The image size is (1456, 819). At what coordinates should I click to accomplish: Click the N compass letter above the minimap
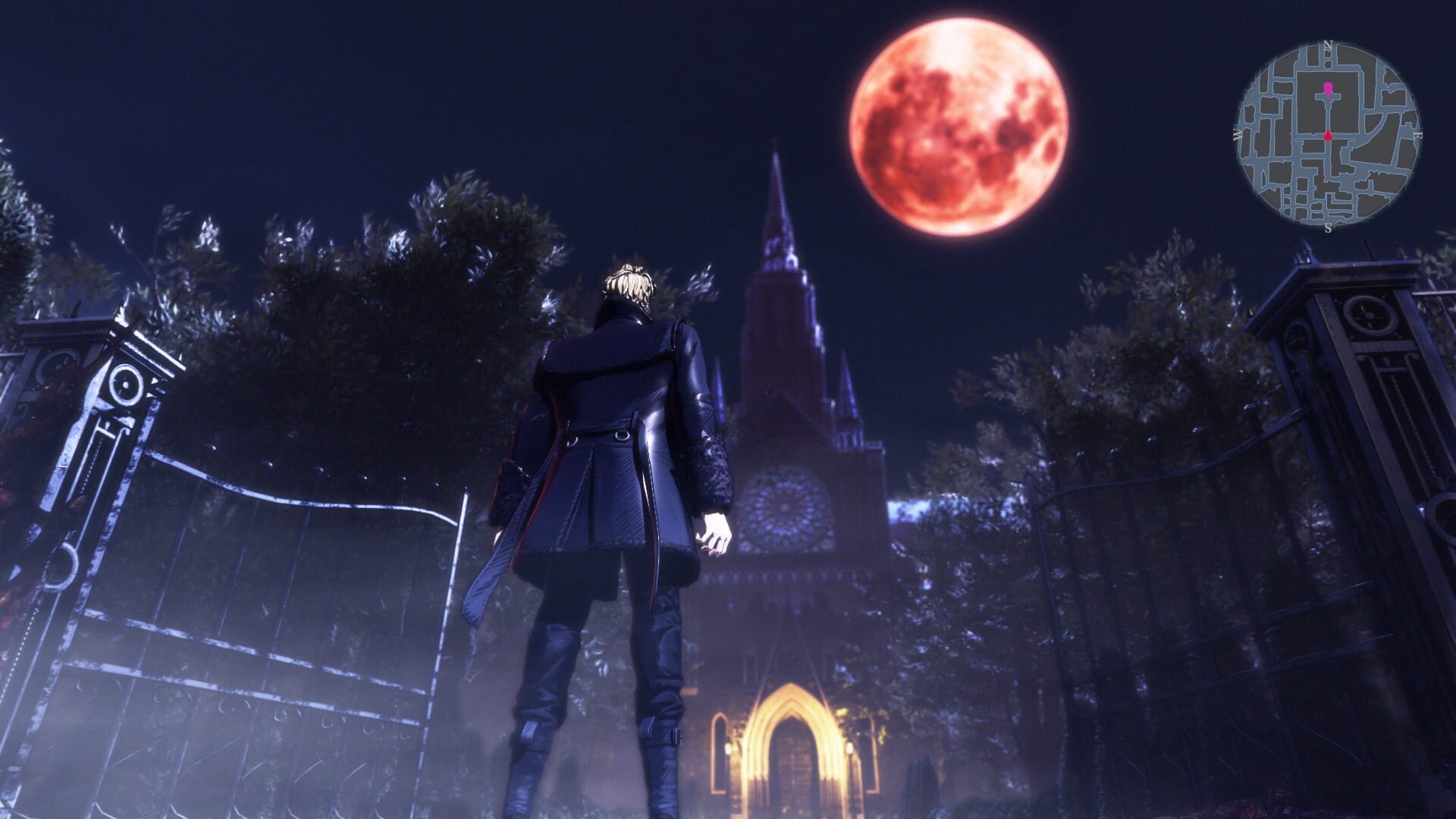[x=1328, y=43]
